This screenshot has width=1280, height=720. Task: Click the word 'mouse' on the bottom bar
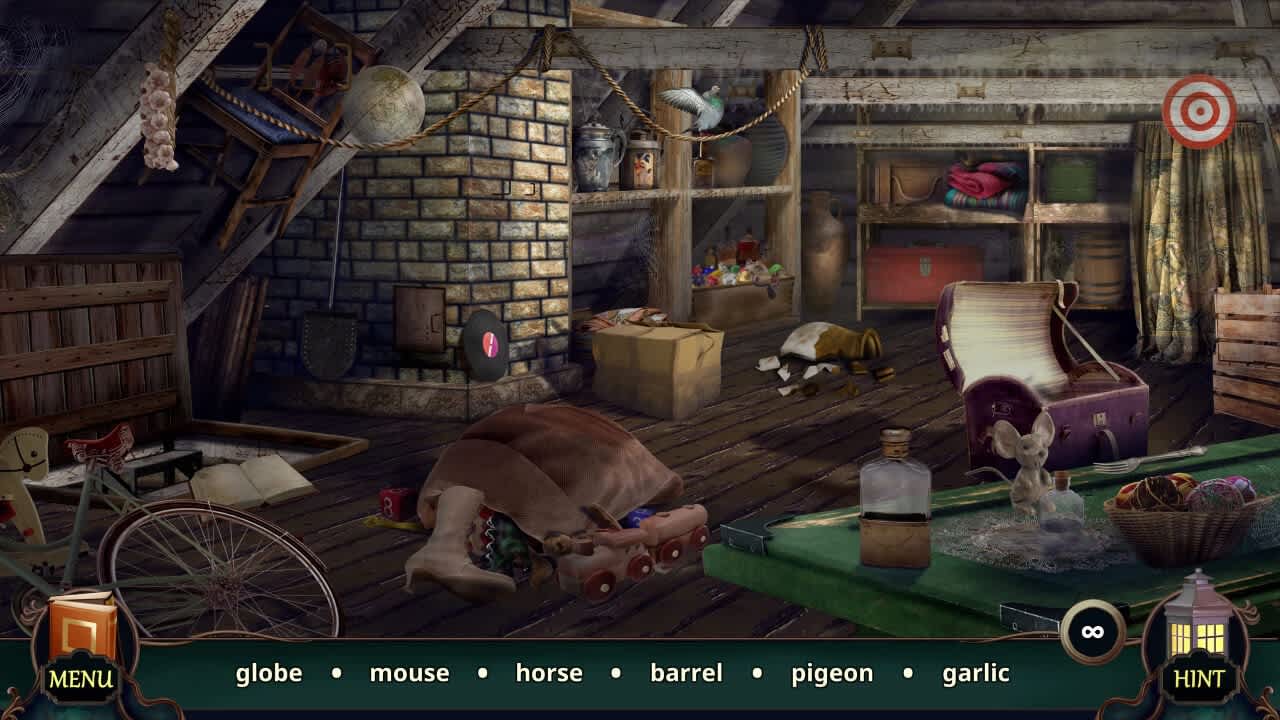click(409, 673)
